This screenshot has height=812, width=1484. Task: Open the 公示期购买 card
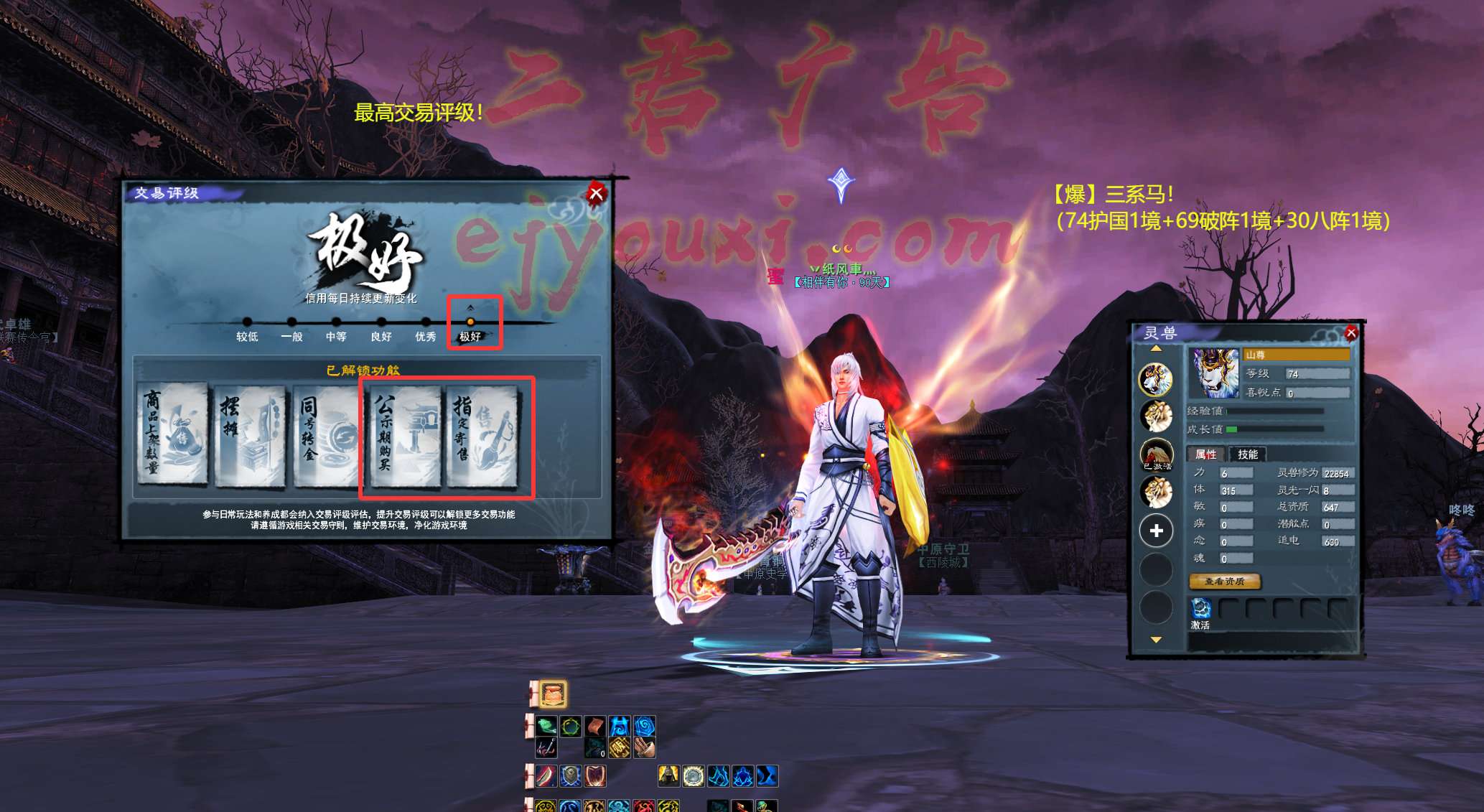(405, 434)
